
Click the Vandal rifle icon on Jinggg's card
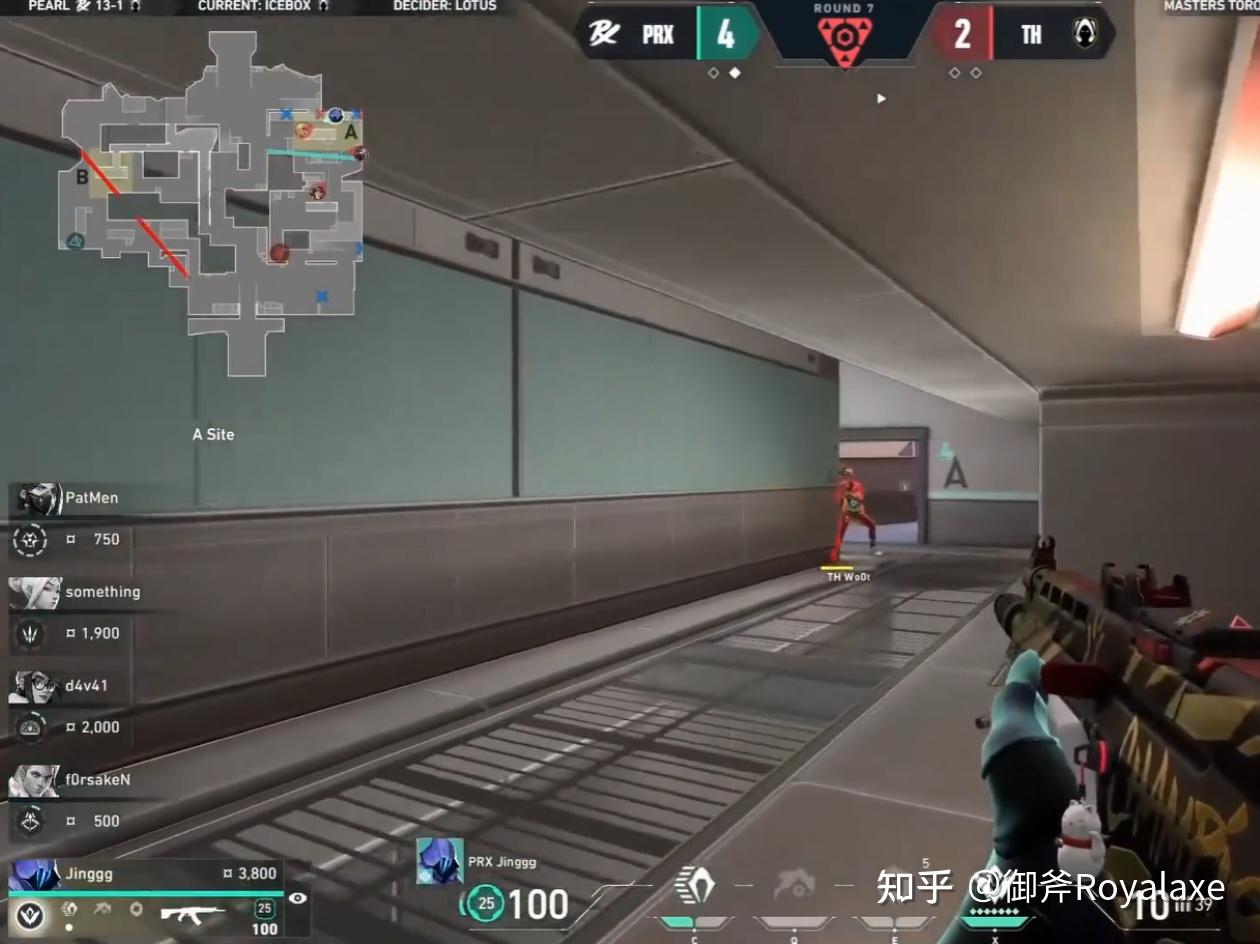(192, 912)
